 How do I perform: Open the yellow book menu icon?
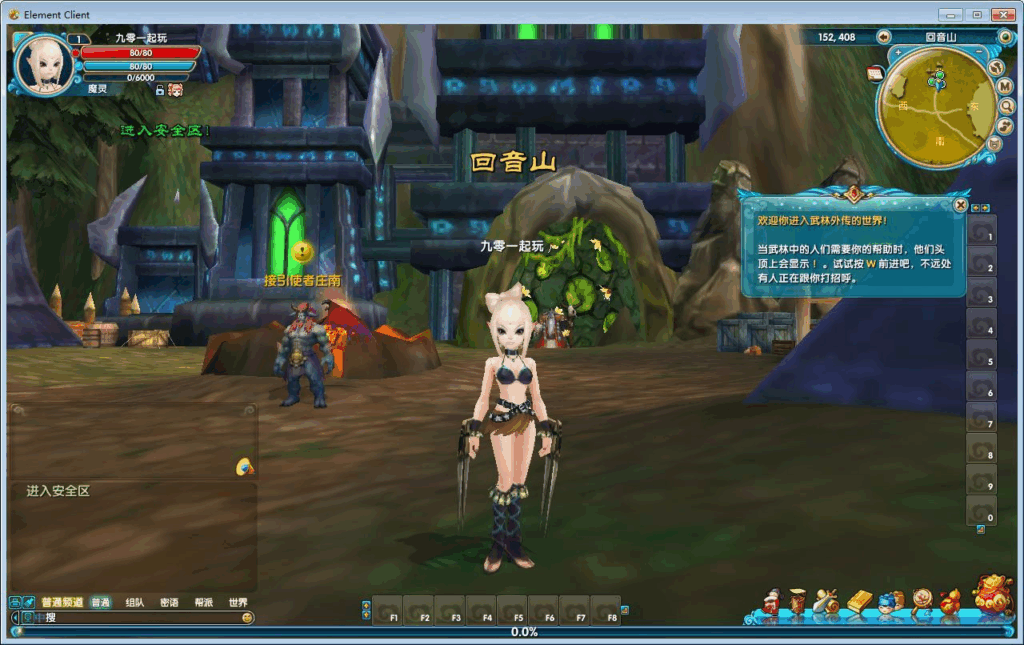click(860, 601)
